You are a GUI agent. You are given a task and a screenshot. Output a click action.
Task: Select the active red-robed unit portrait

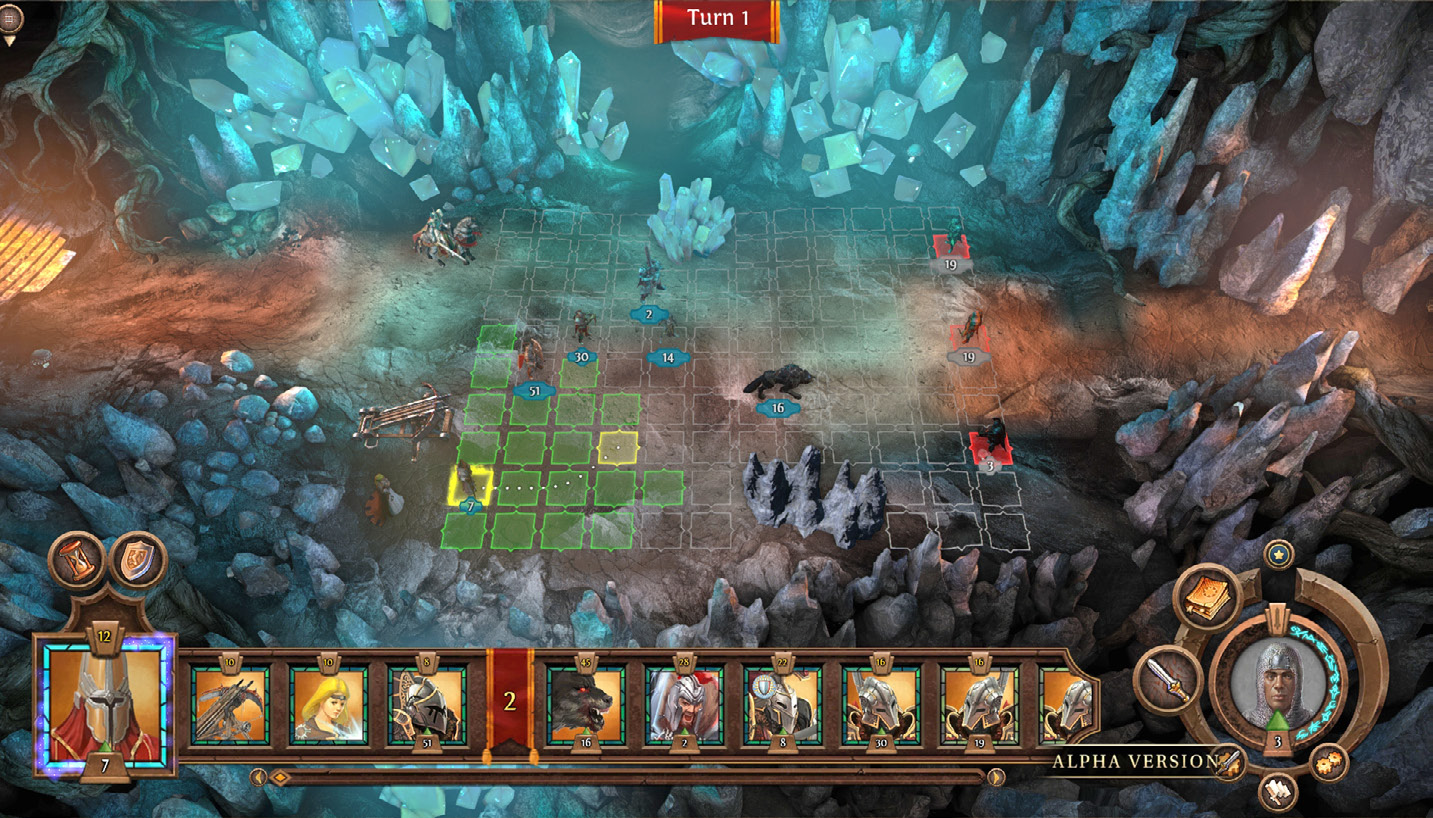(105, 704)
